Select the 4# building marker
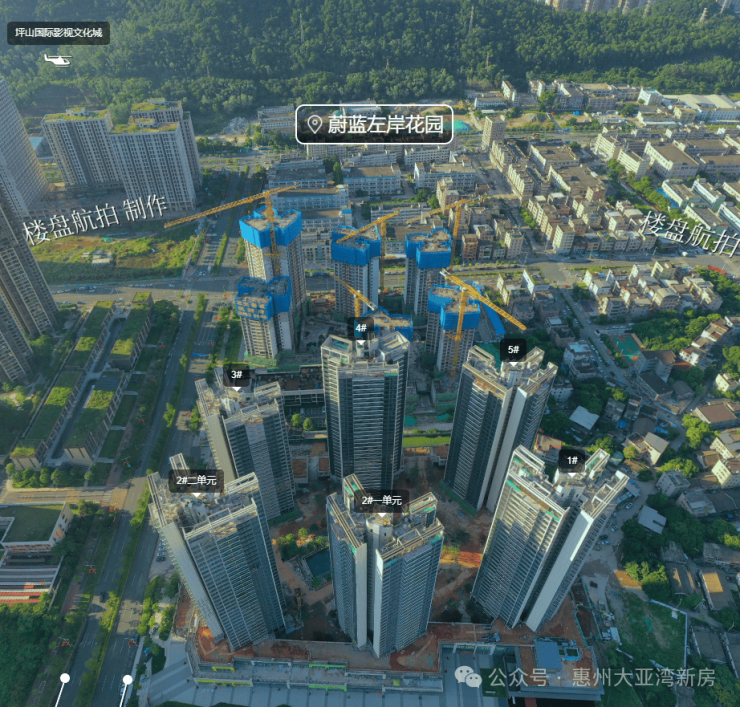Image resolution: width=740 pixels, height=707 pixels. [x=361, y=327]
